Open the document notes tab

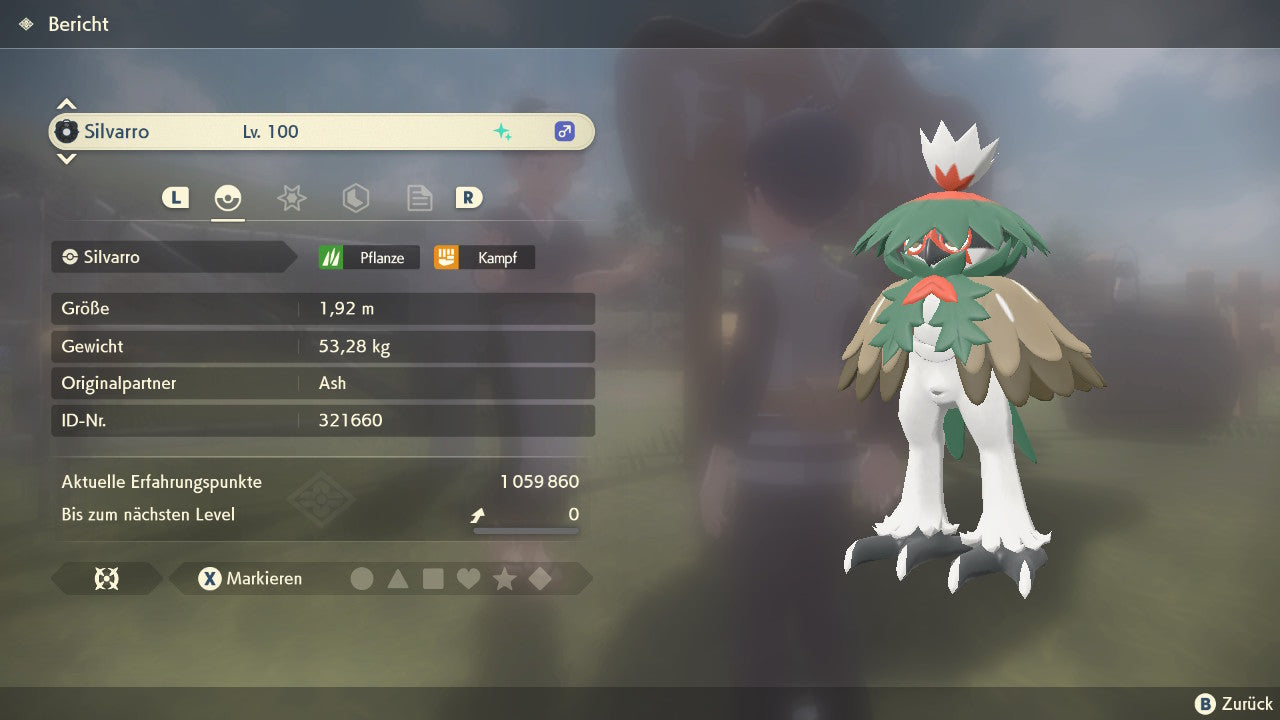pyautogui.click(x=419, y=198)
